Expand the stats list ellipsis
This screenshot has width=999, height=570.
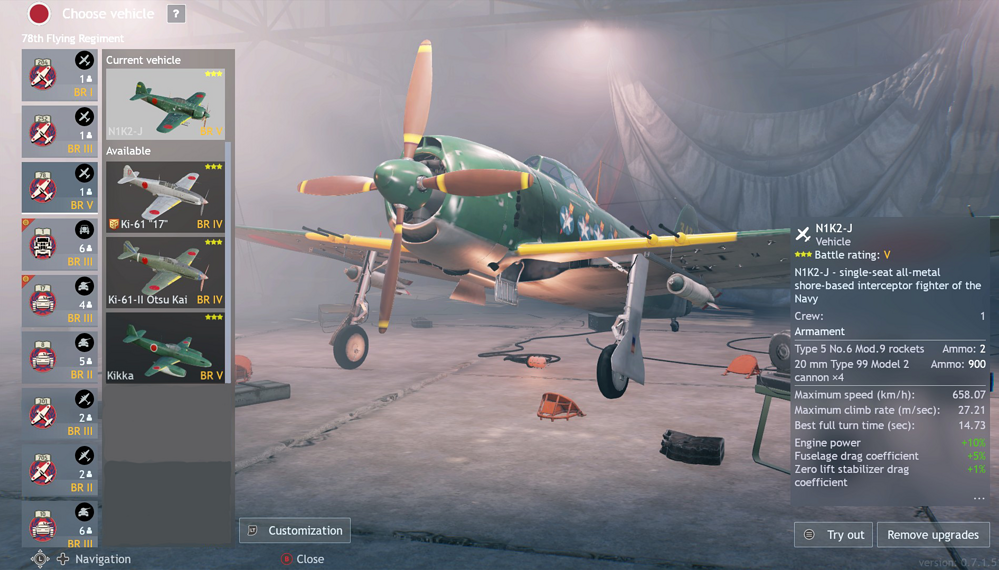(978, 497)
